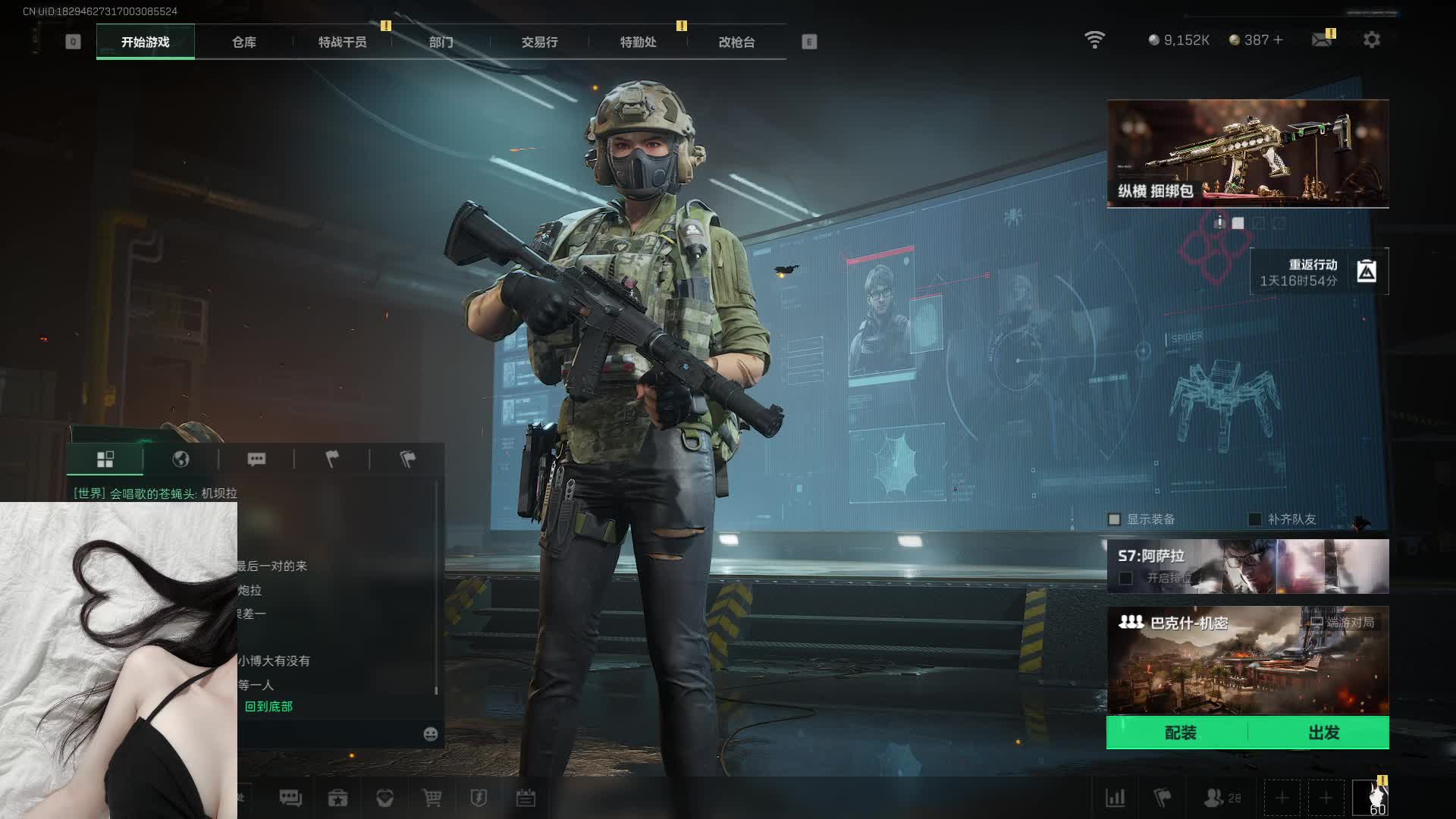The height and width of the screenshot is (819, 1456).
Task: Open the chat emoji smiley button
Action: pyautogui.click(x=430, y=733)
